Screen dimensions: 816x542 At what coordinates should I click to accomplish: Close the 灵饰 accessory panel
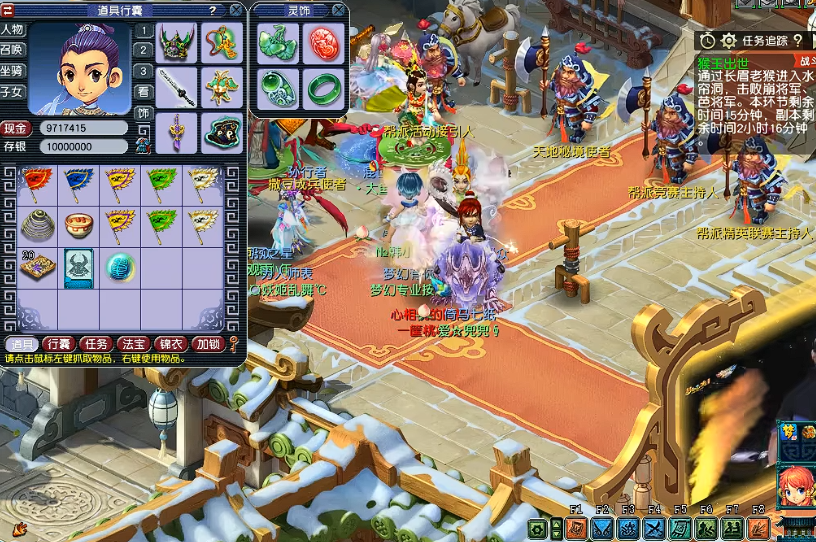pos(337,9)
